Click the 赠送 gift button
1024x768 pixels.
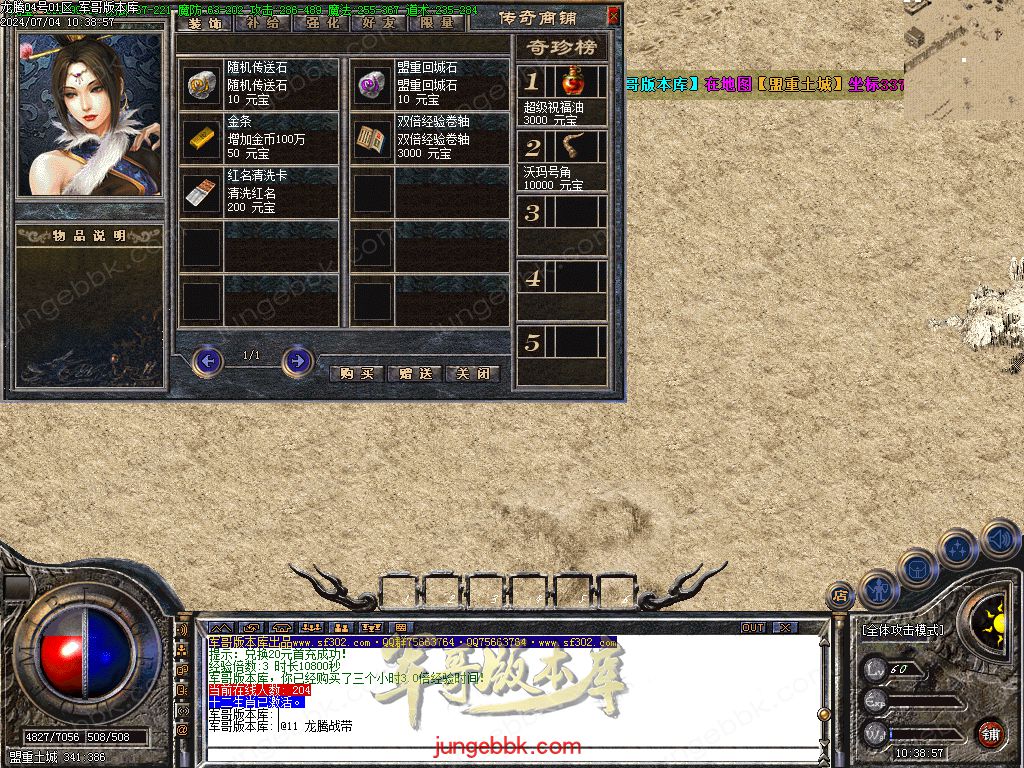[414, 374]
